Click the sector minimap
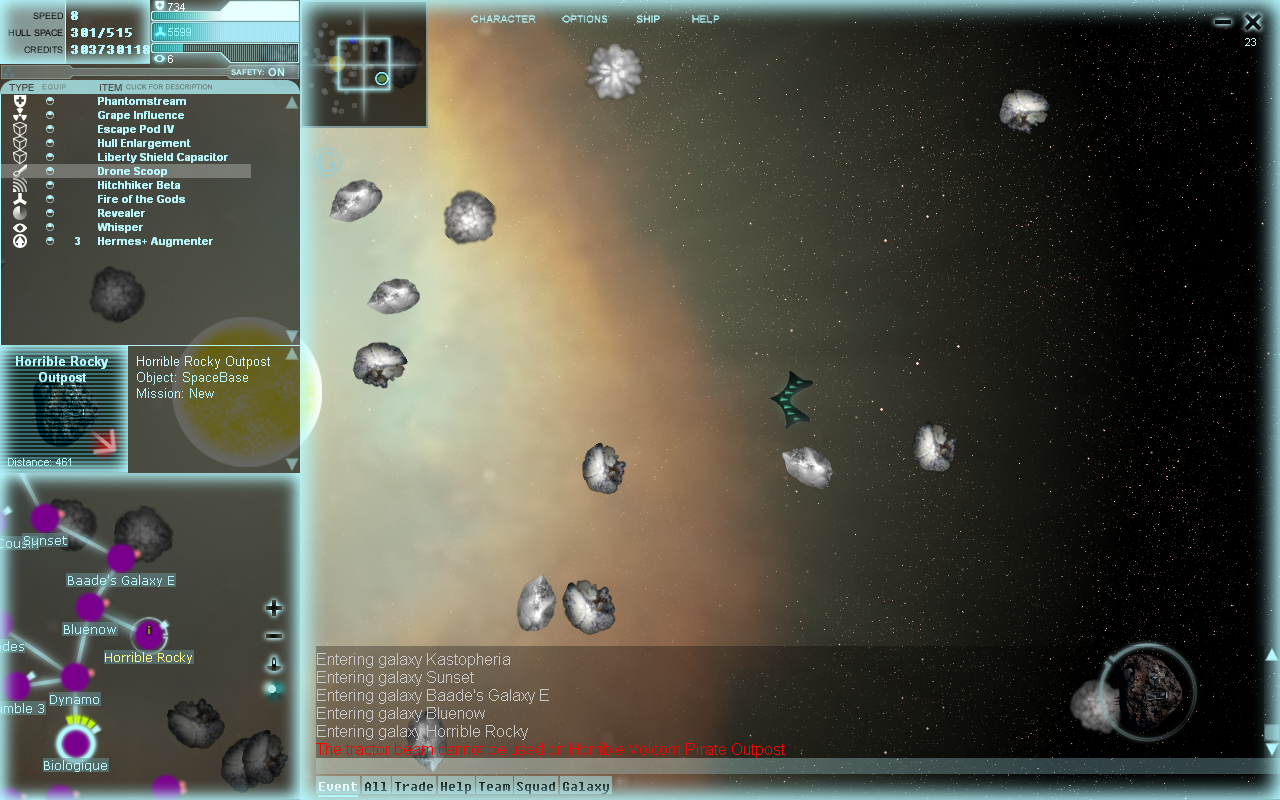1280x800 pixels. [364, 64]
